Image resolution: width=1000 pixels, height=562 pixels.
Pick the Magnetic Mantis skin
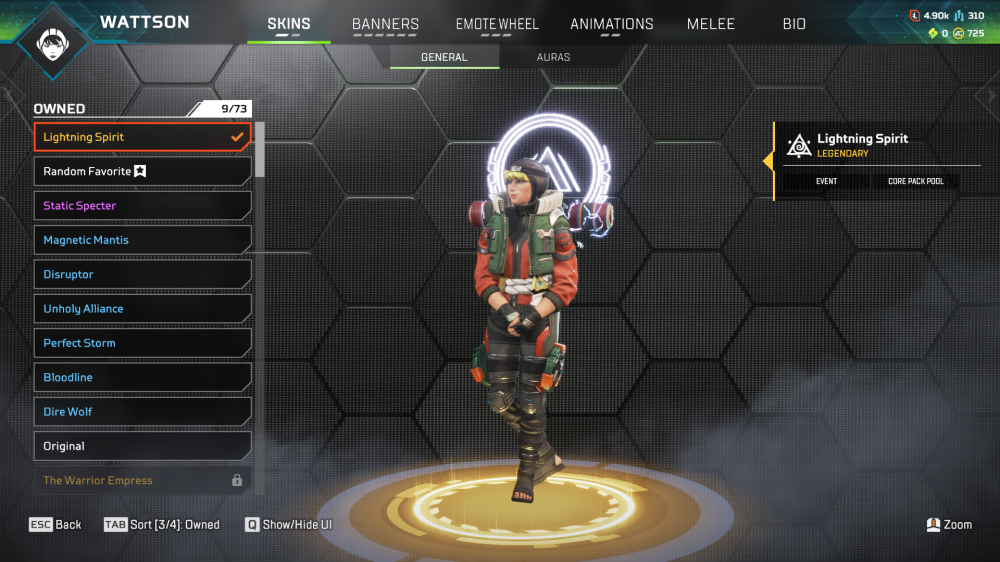(142, 240)
